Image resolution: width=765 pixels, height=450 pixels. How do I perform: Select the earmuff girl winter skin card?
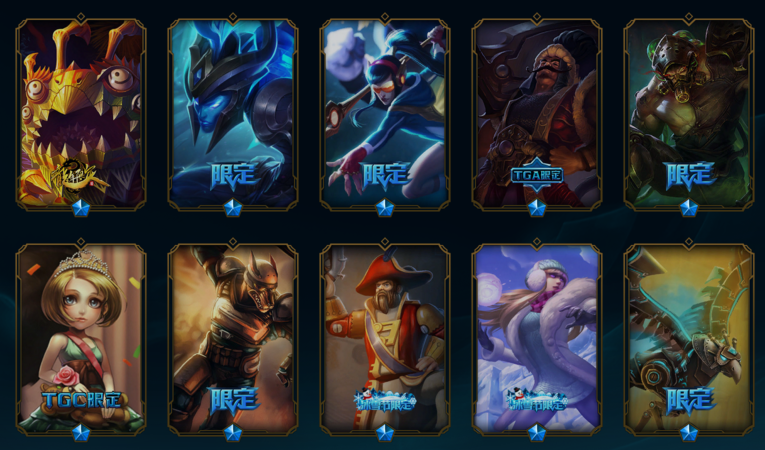[537, 338]
